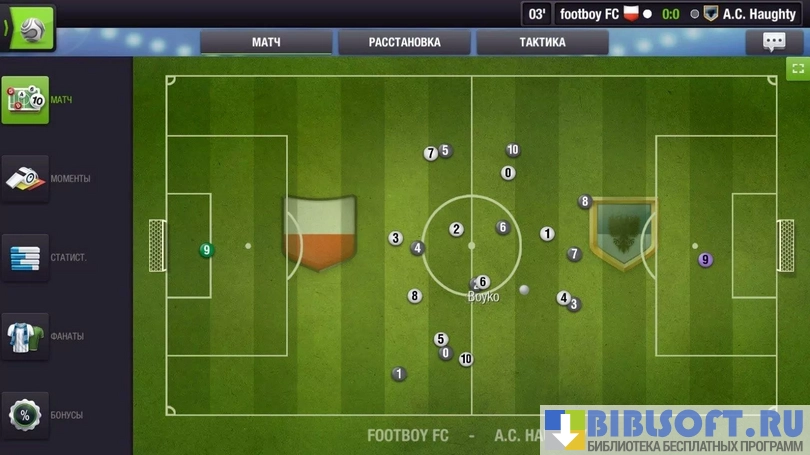View the ФАНАТЫ fans section
Image resolution: width=810 pixels, height=455 pixels.
[25, 336]
